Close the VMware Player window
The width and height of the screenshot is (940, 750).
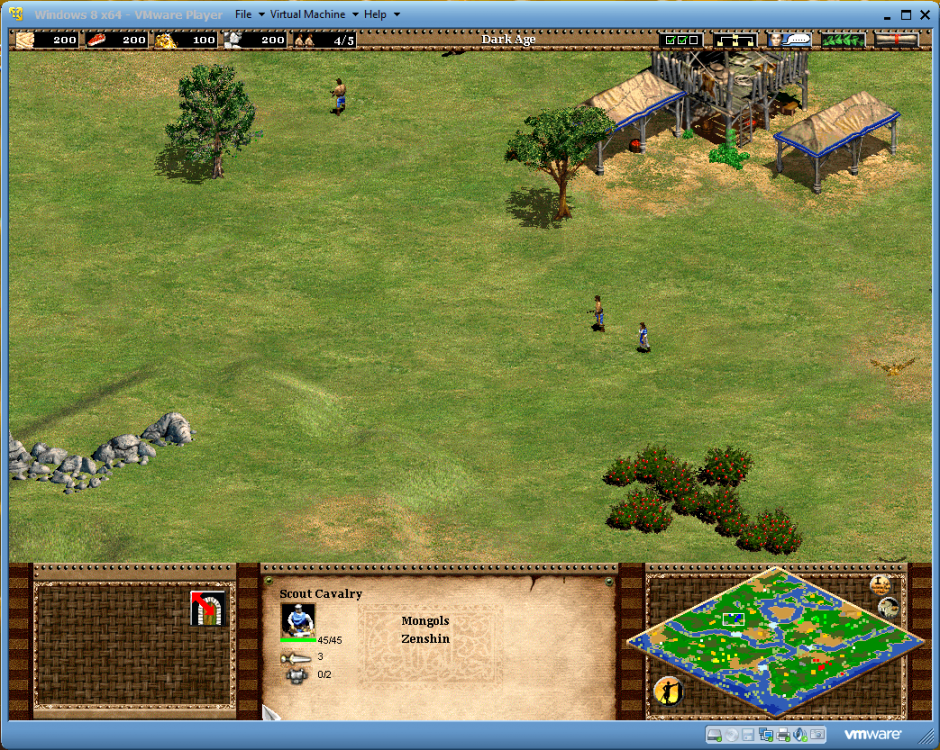click(925, 14)
